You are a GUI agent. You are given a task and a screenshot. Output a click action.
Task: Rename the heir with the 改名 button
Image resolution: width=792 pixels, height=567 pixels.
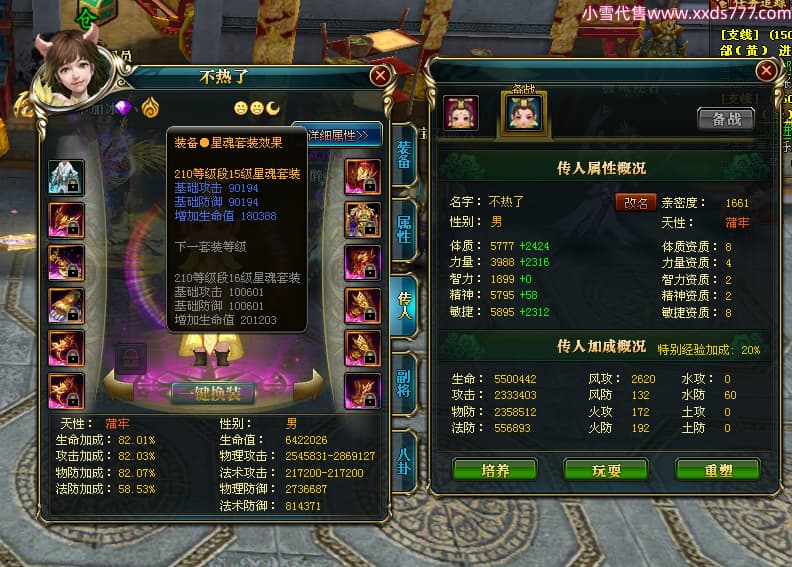click(x=635, y=202)
